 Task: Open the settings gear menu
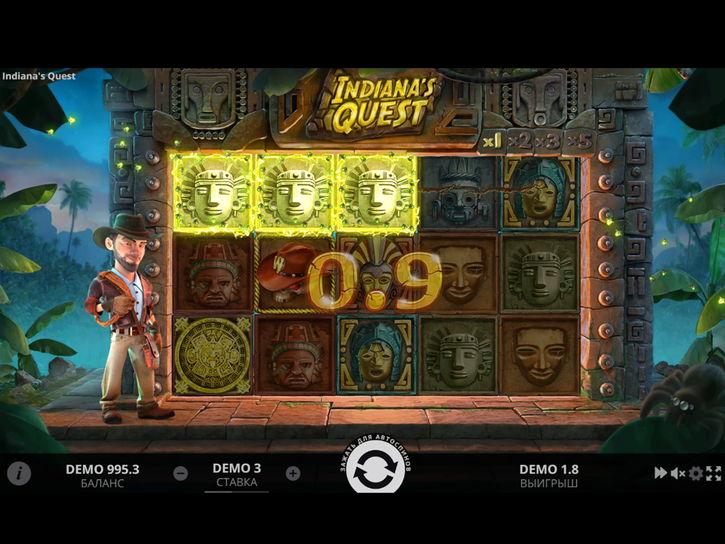[x=696, y=473]
